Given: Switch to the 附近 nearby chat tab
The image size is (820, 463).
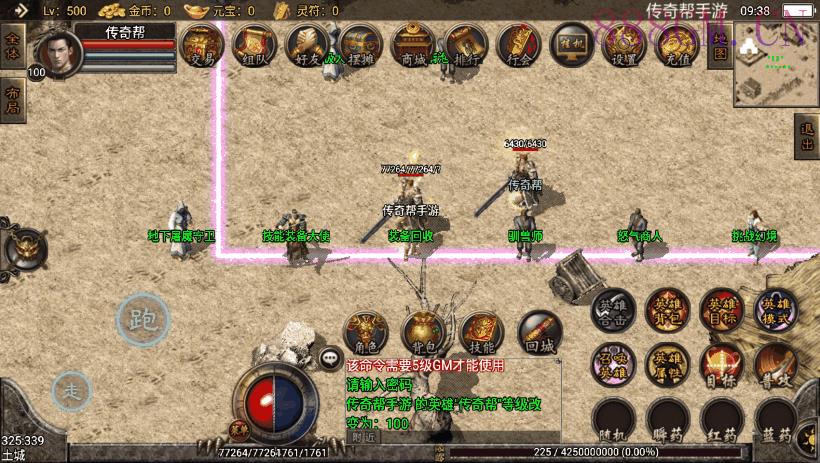Looking at the screenshot, I should coord(363,437).
